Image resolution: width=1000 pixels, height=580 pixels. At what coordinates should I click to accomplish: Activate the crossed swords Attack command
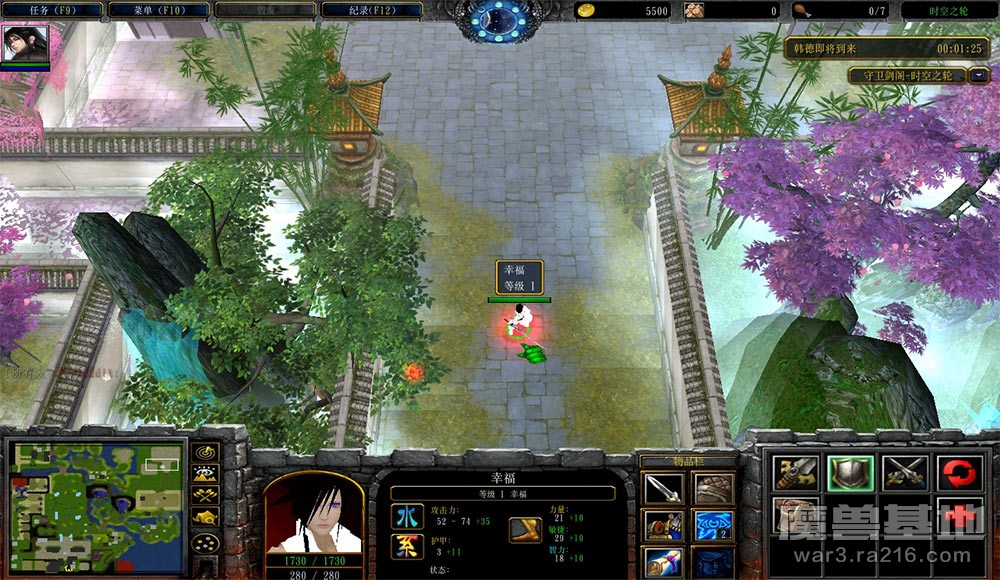[x=906, y=473]
